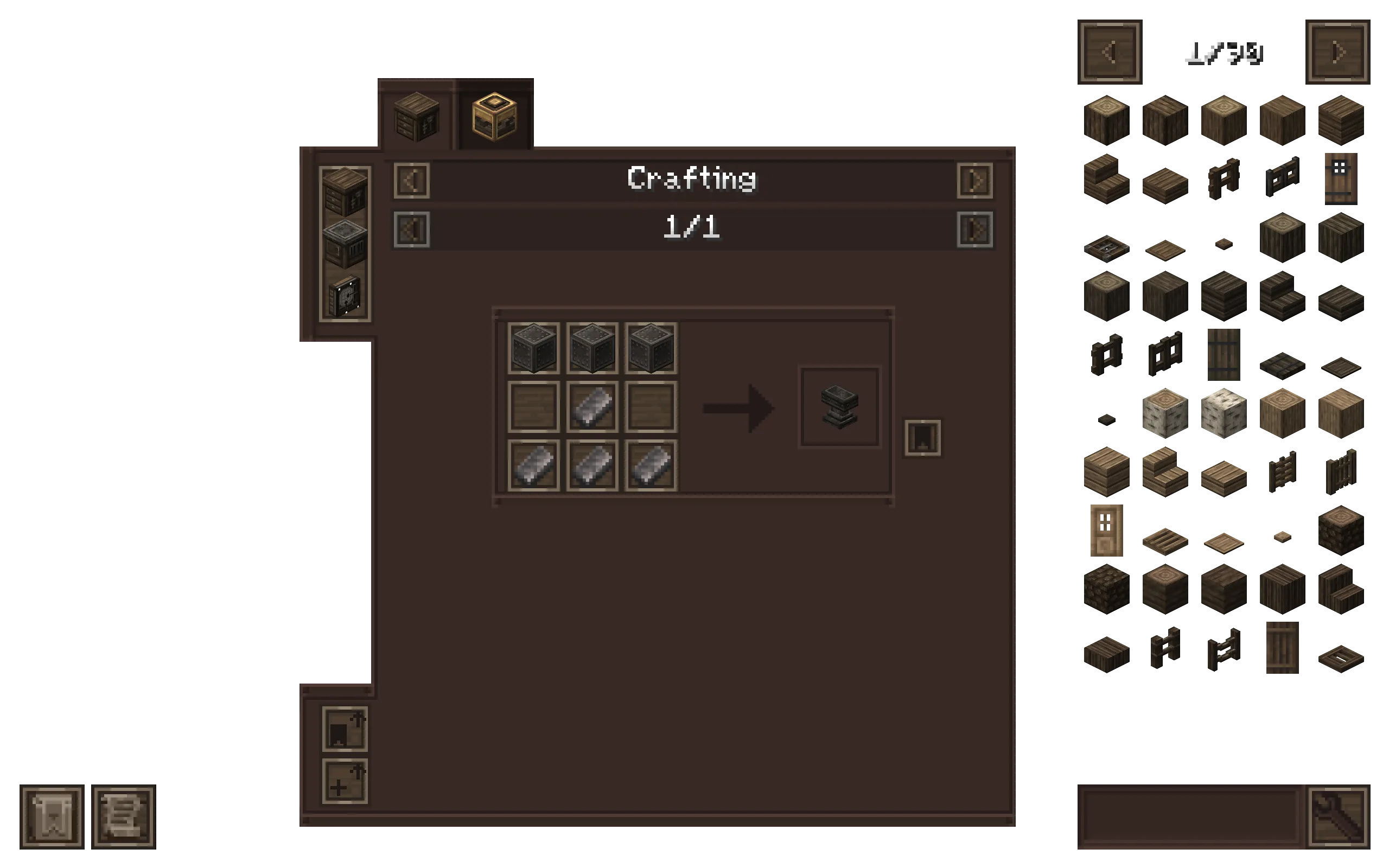
Task: Click the fill crafting grid arrow button
Action: 345,729
